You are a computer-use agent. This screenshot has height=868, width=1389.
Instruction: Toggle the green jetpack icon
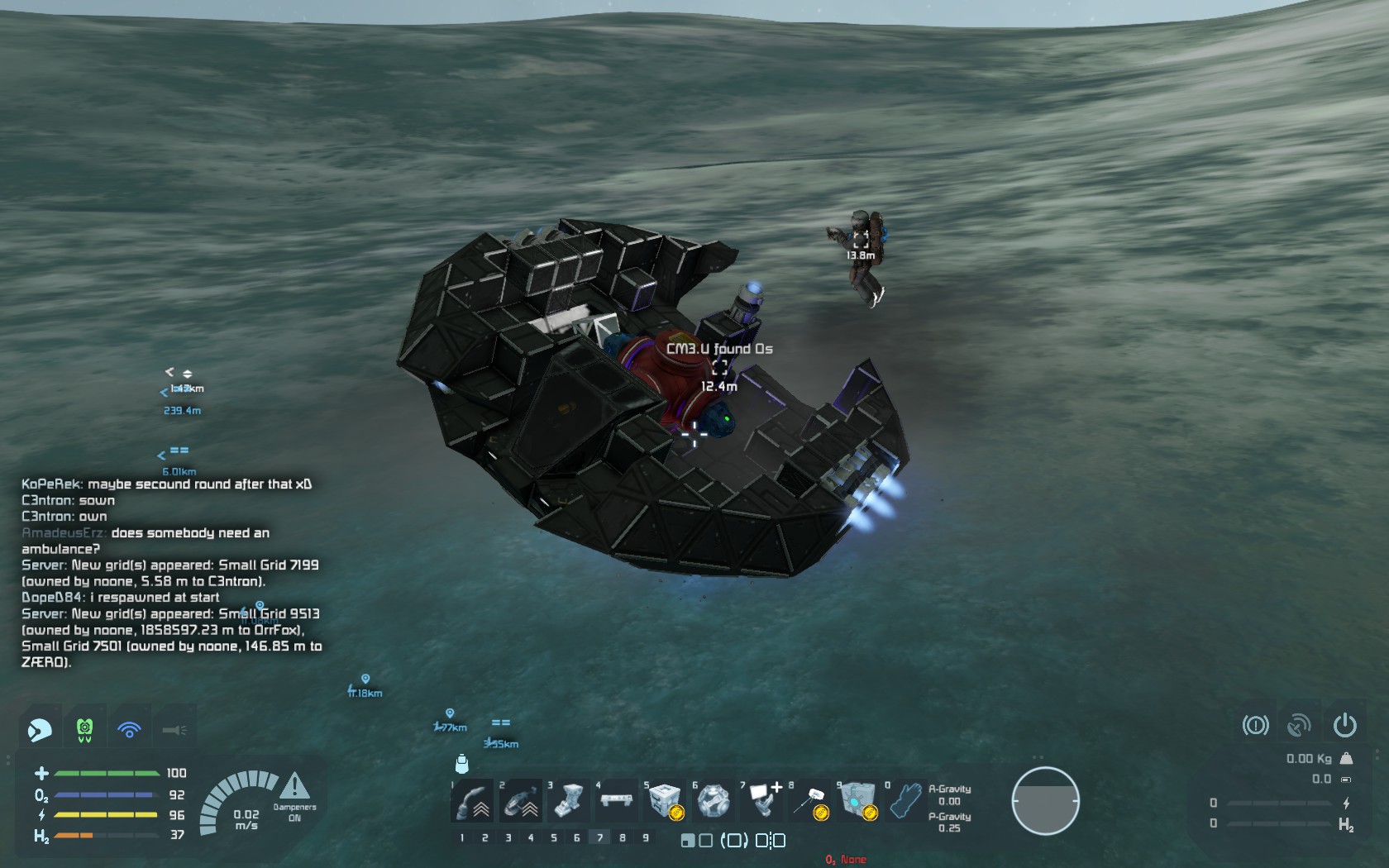click(84, 729)
